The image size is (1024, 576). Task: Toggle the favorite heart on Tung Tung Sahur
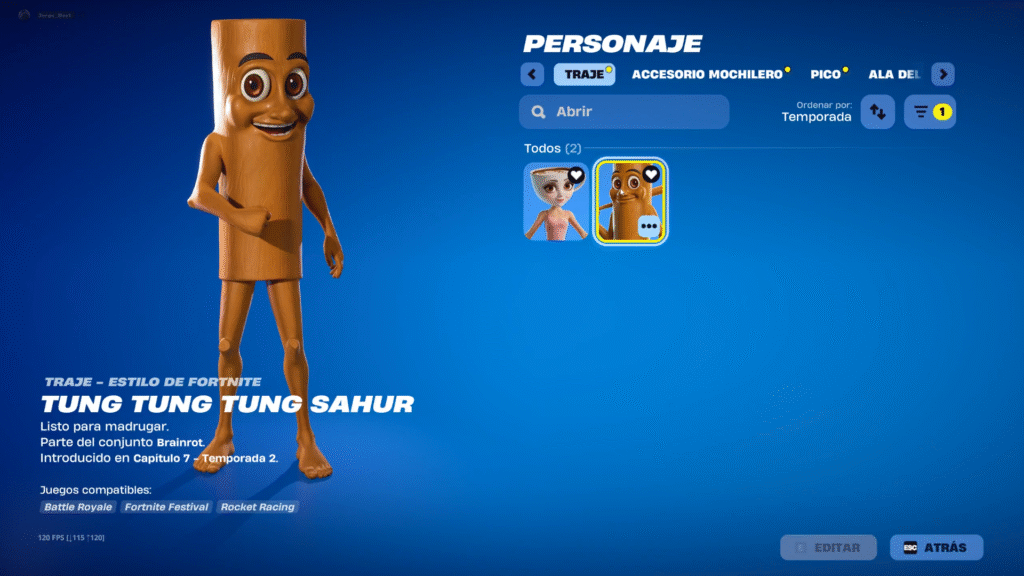point(652,174)
